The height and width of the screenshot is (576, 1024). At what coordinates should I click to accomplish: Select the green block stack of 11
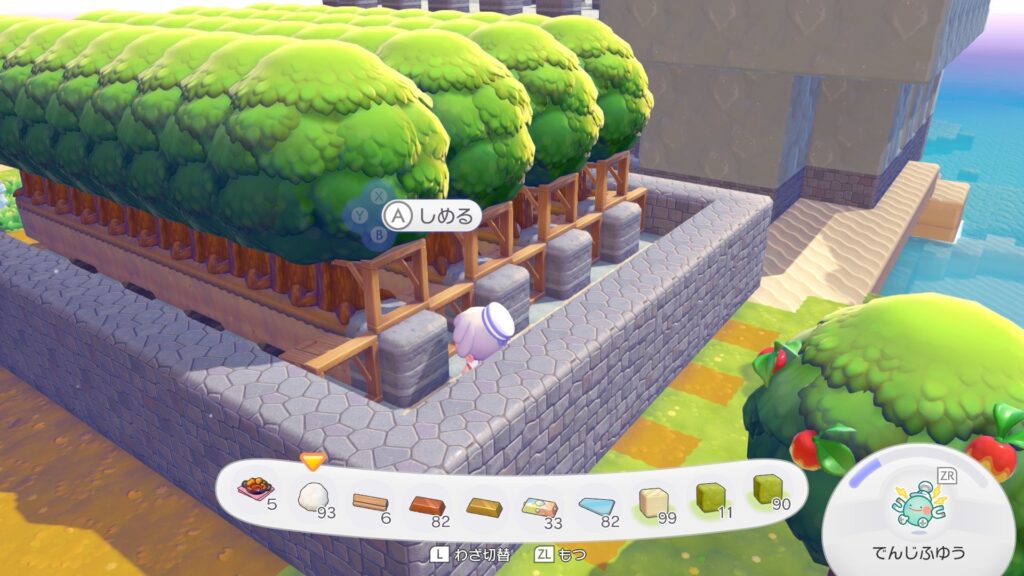711,496
